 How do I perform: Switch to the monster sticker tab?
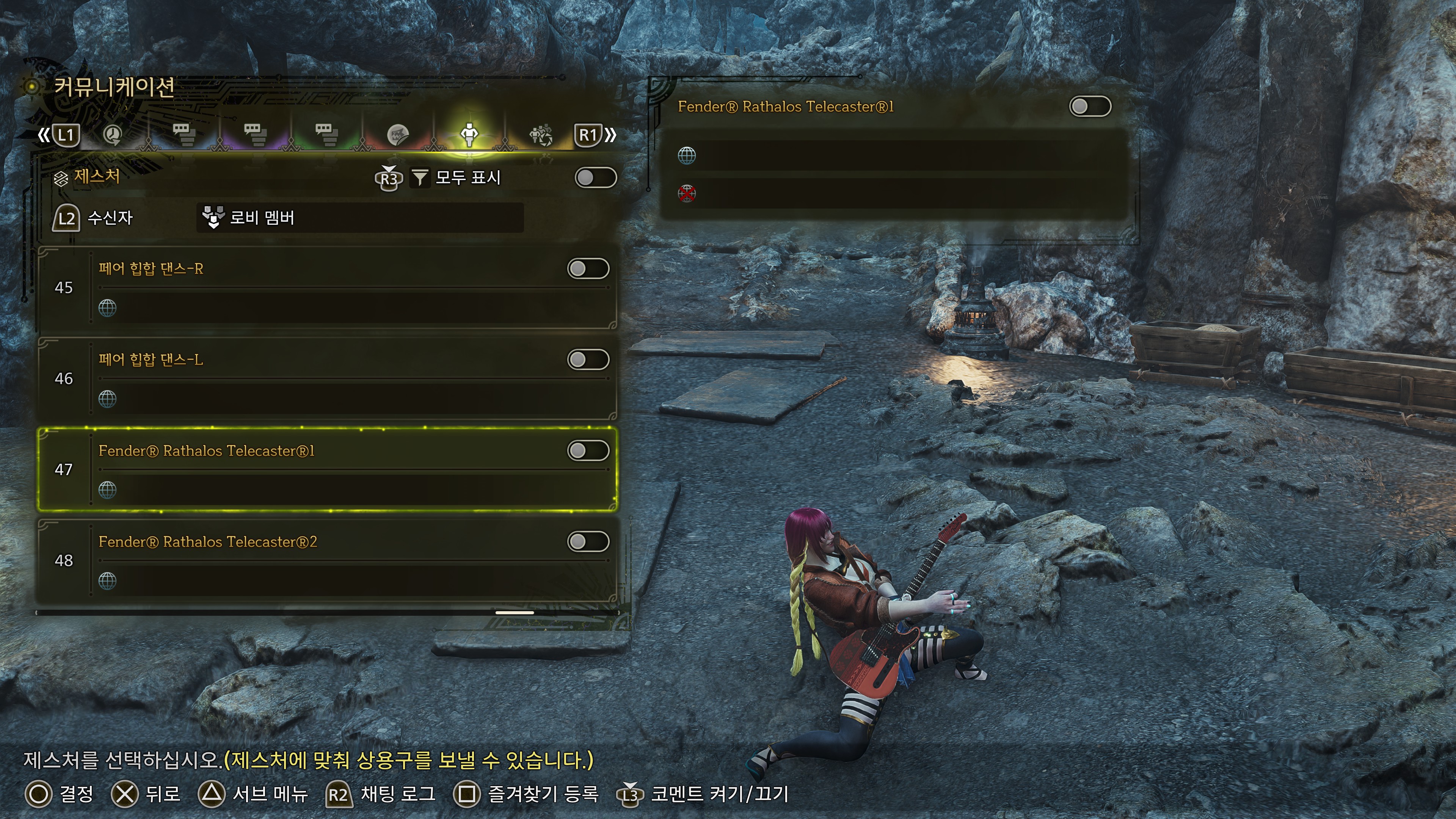tap(397, 135)
